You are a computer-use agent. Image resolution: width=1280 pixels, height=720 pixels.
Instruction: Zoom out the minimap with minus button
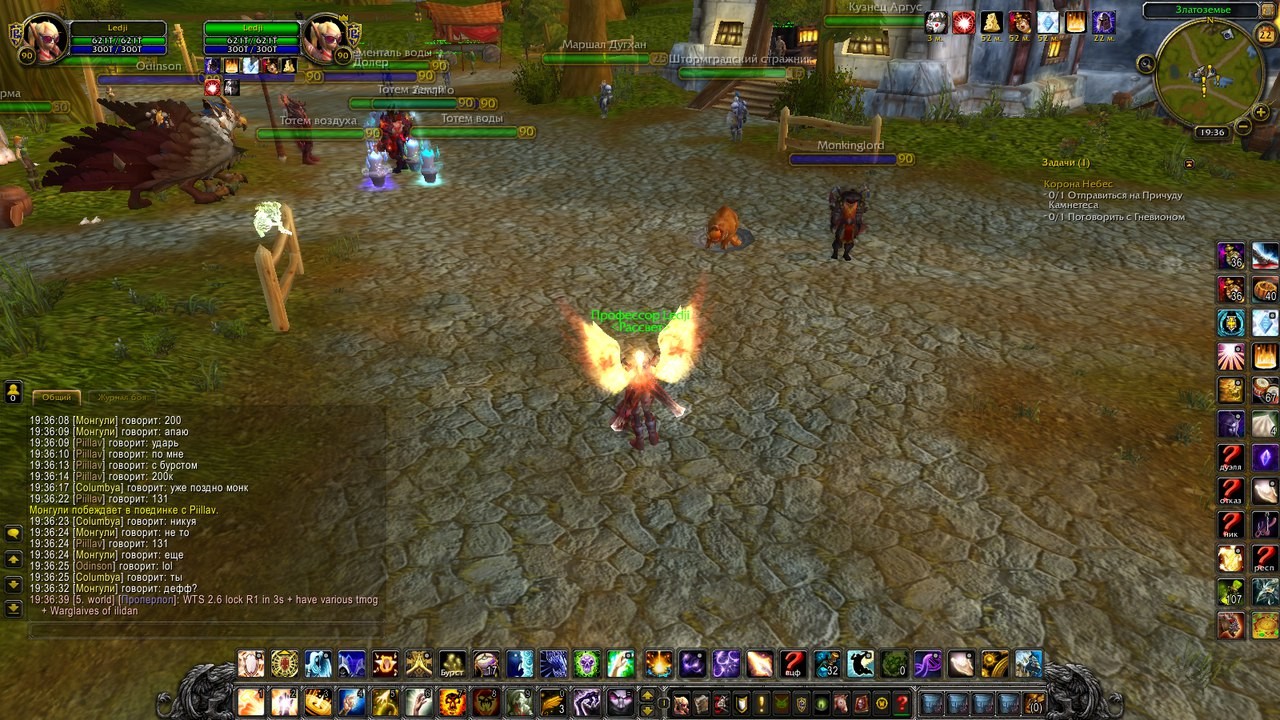coord(1243,126)
